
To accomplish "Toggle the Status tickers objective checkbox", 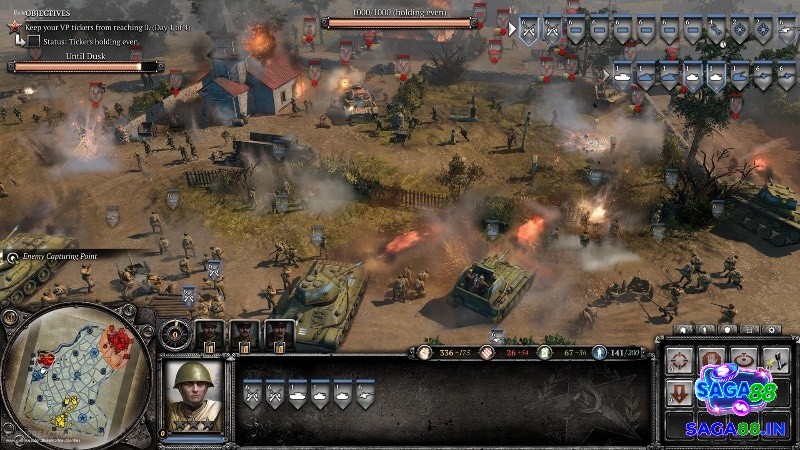I will point(33,41).
